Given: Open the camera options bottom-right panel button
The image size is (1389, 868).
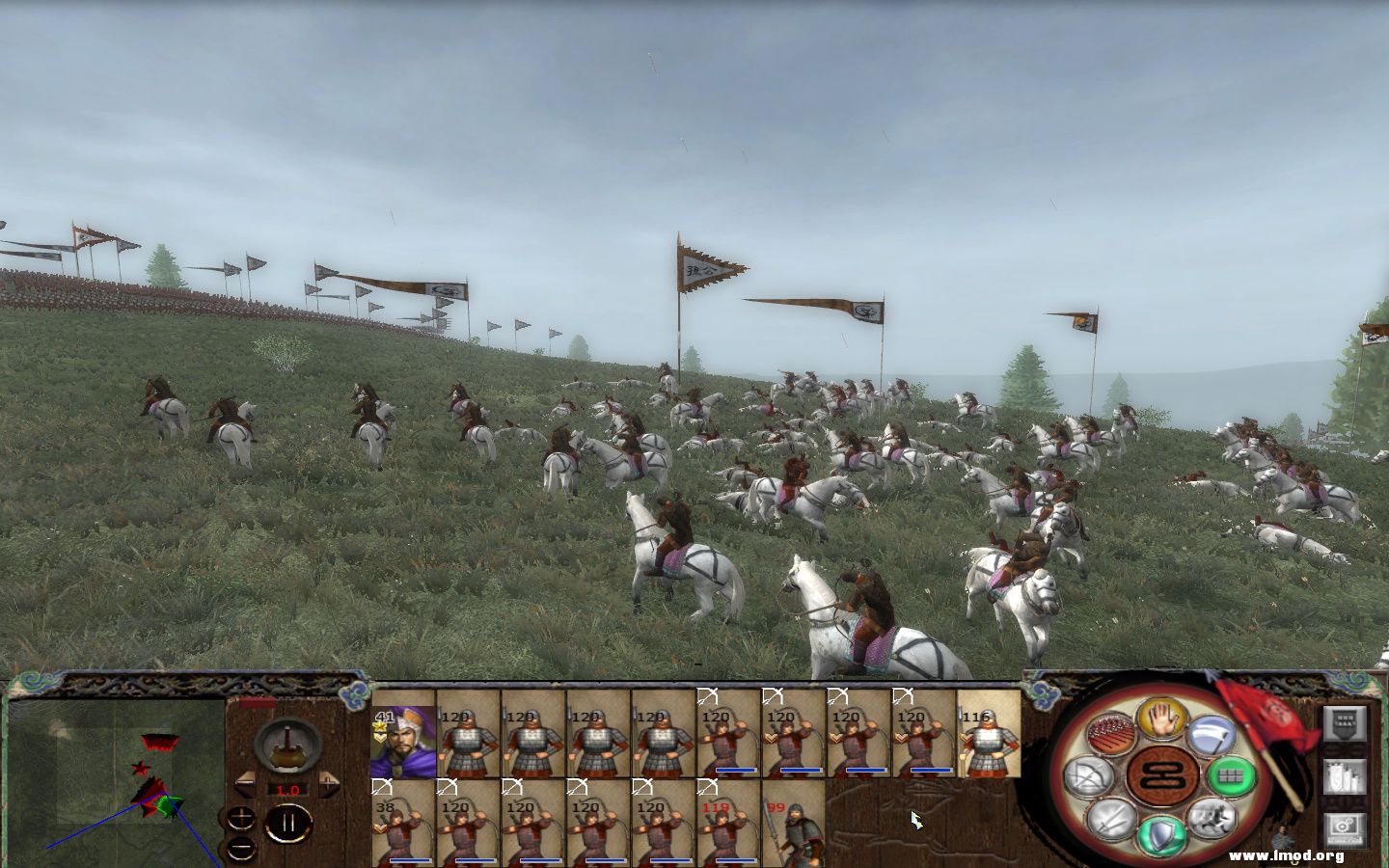Looking at the screenshot, I should [1345, 828].
